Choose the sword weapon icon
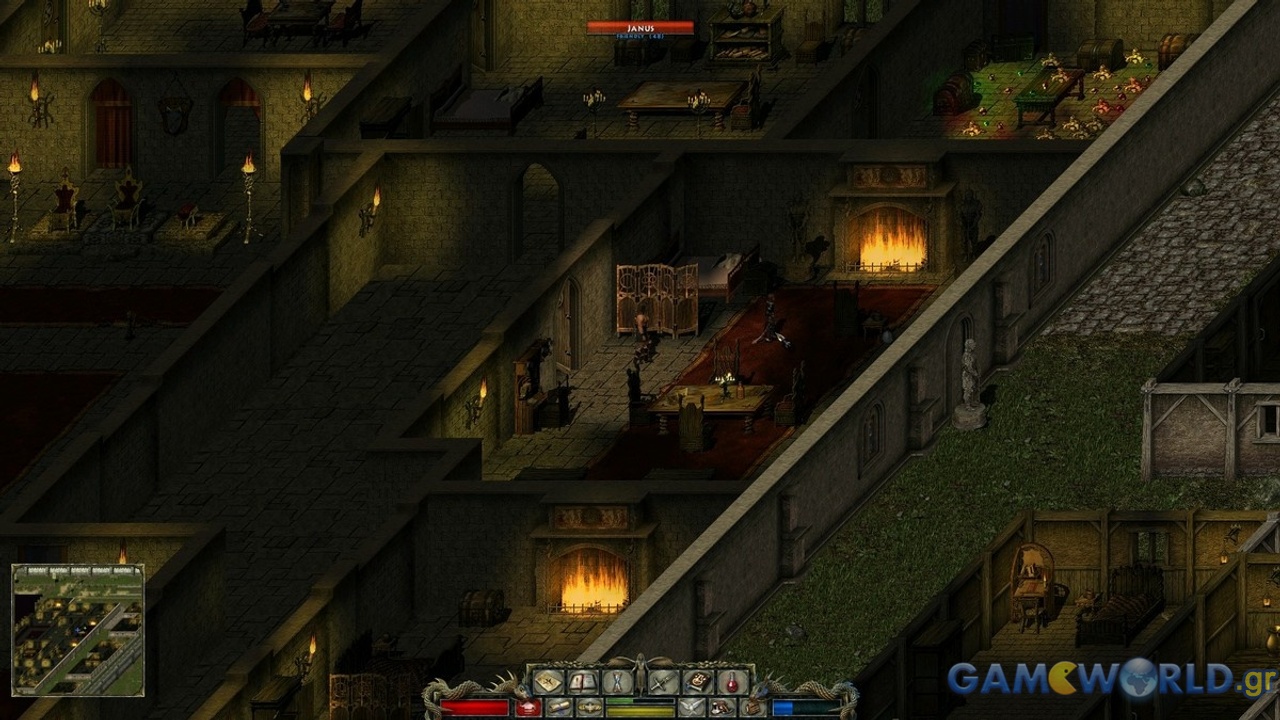The width and height of the screenshot is (1280, 720). [x=663, y=682]
